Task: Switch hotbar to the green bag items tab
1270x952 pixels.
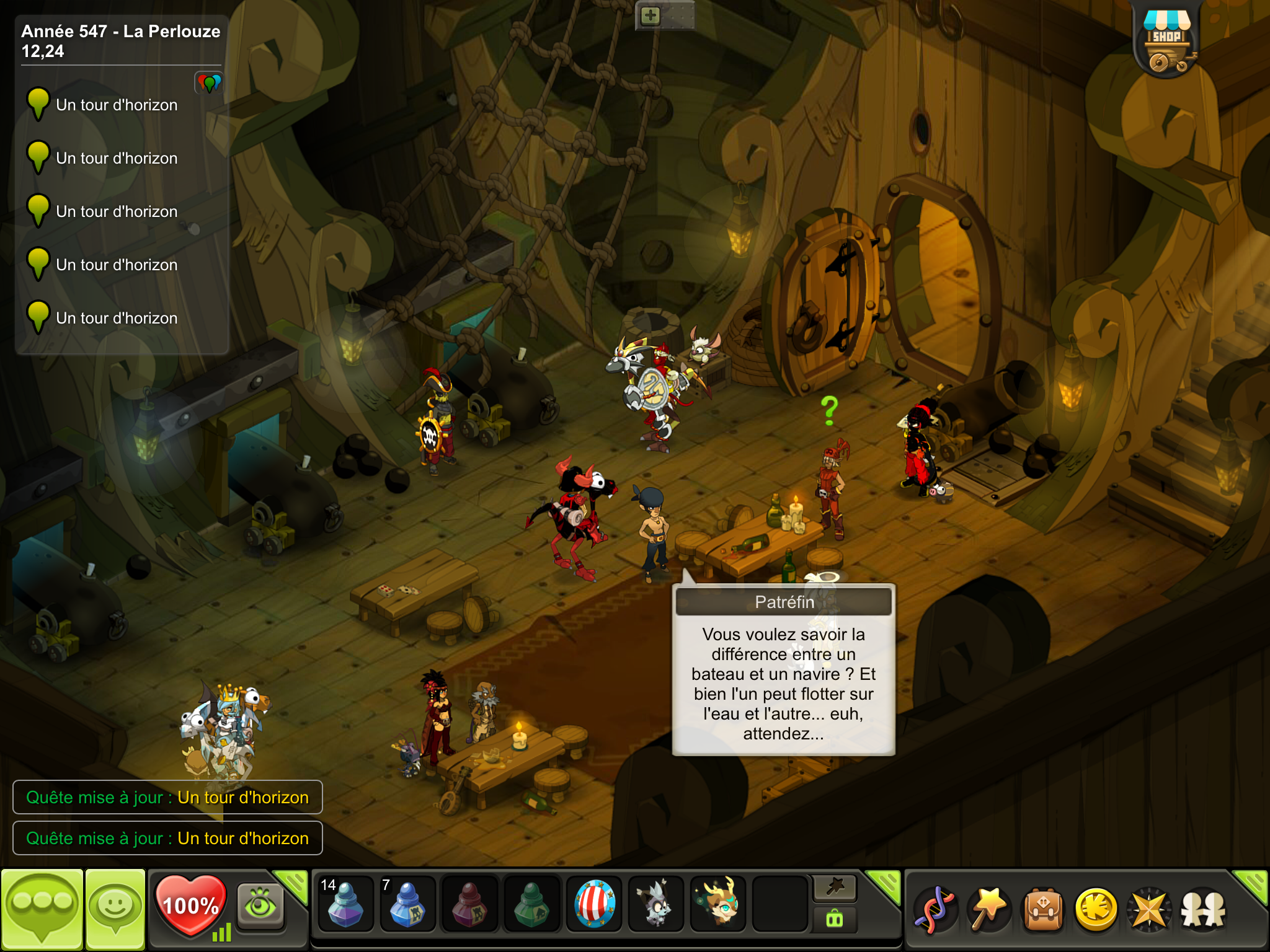Action: [835, 919]
